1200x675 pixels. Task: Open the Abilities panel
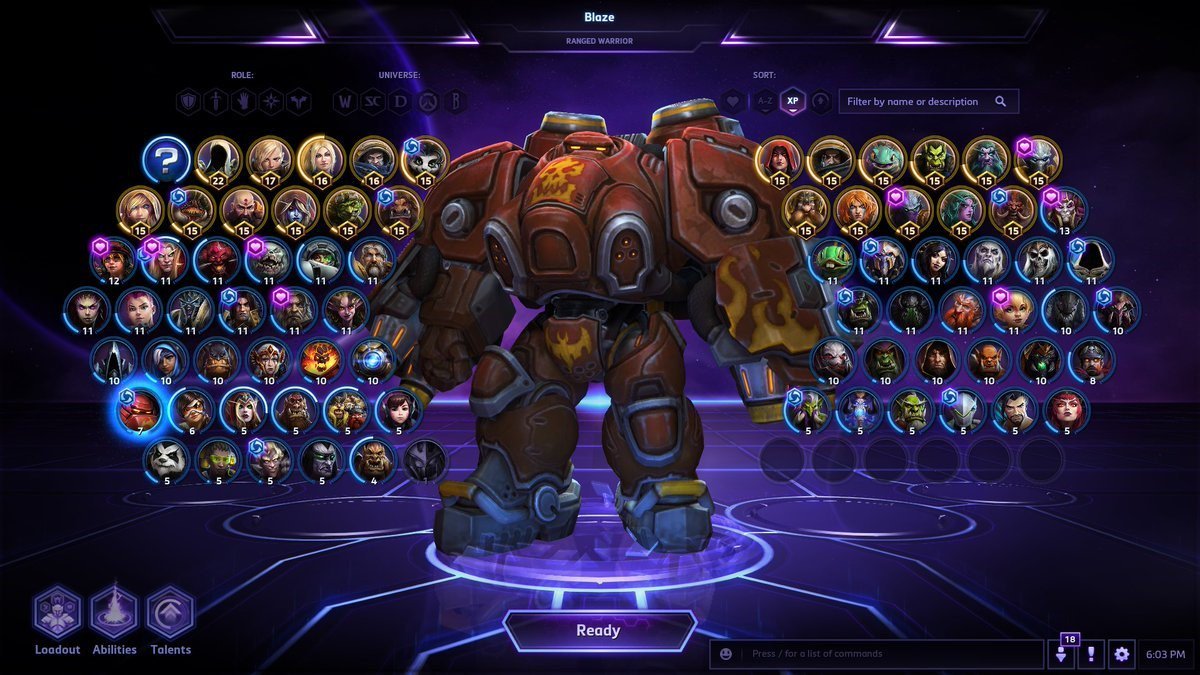click(x=114, y=615)
